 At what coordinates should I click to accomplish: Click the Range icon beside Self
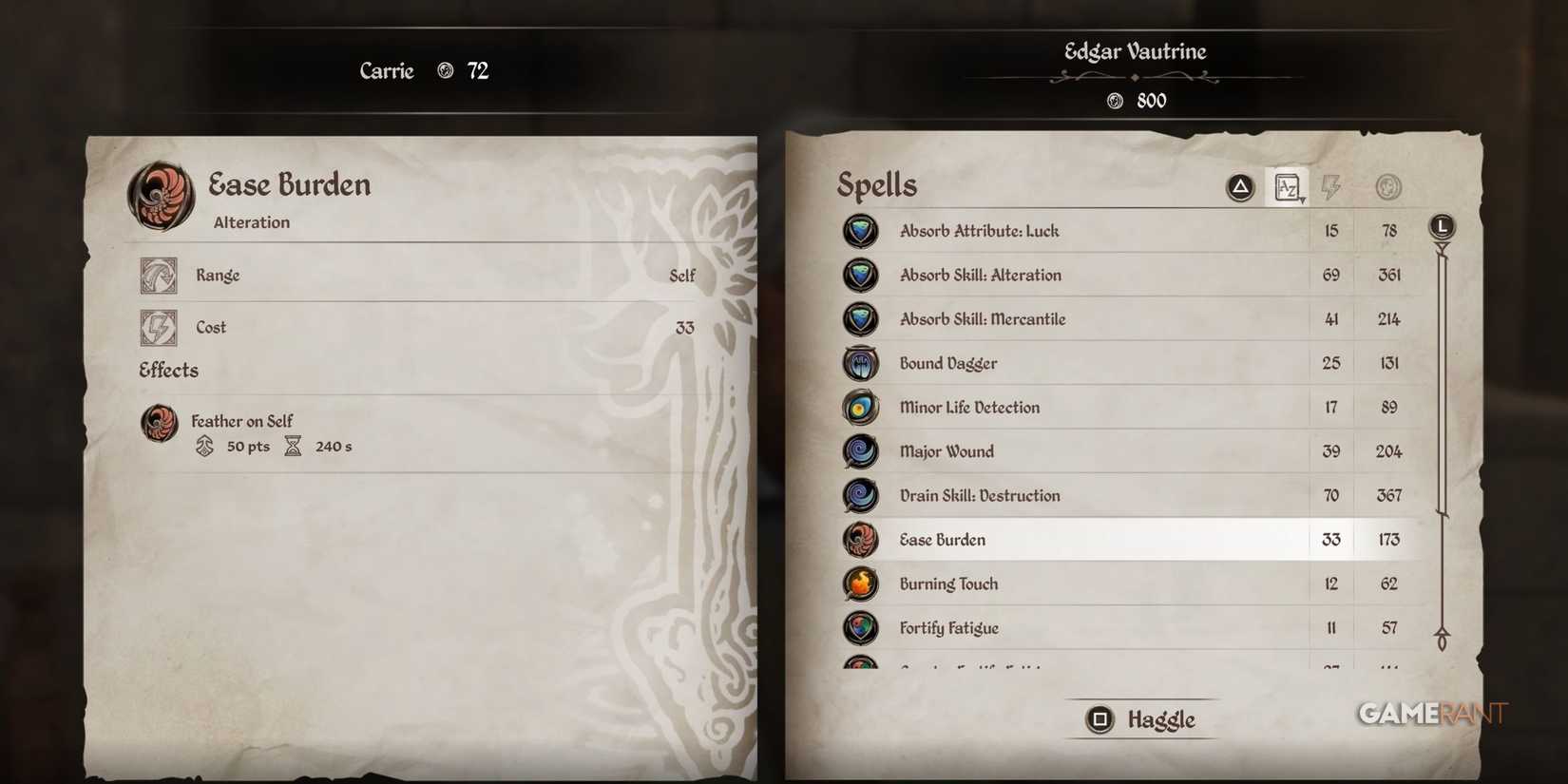coord(159,275)
